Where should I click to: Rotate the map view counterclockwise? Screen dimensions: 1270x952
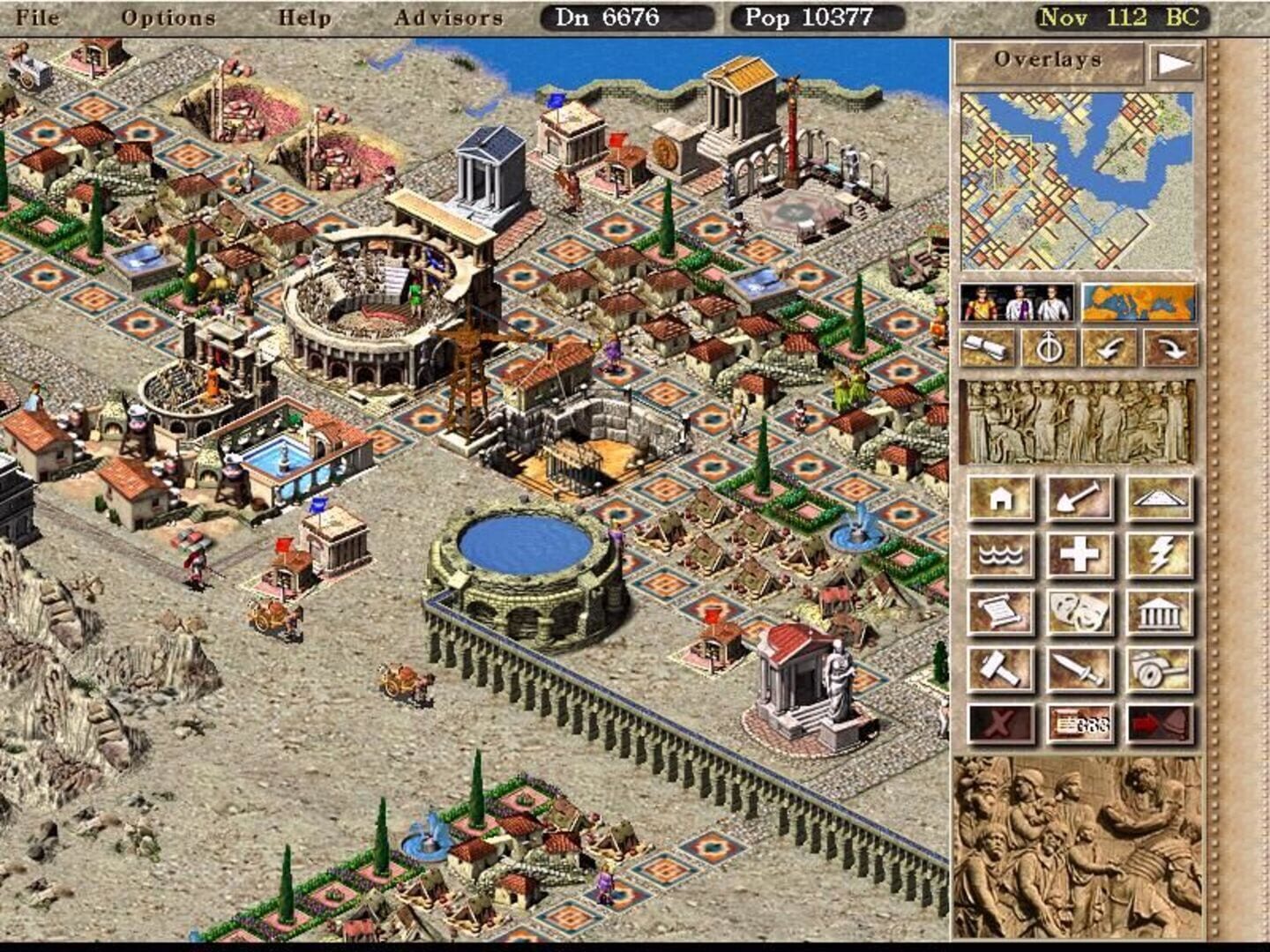(1111, 349)
